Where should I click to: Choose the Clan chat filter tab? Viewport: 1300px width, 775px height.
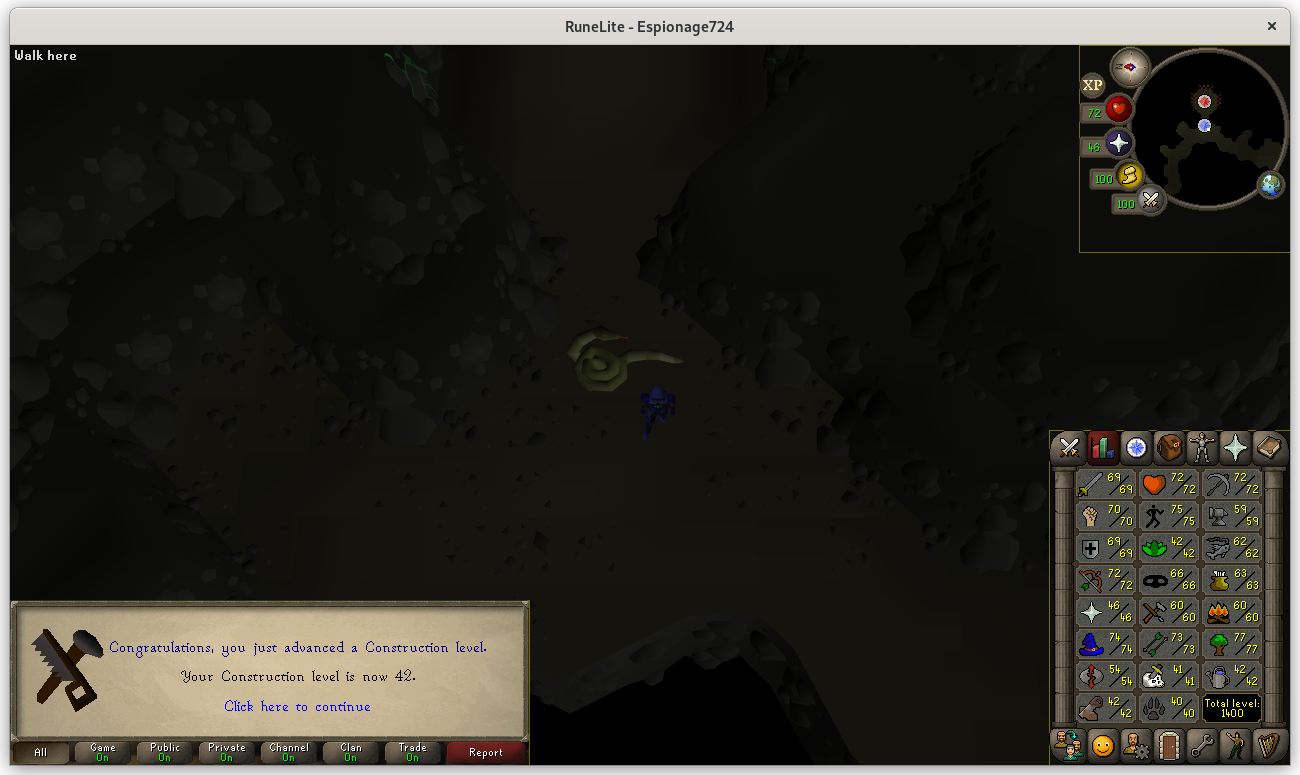tap(350, 752)
